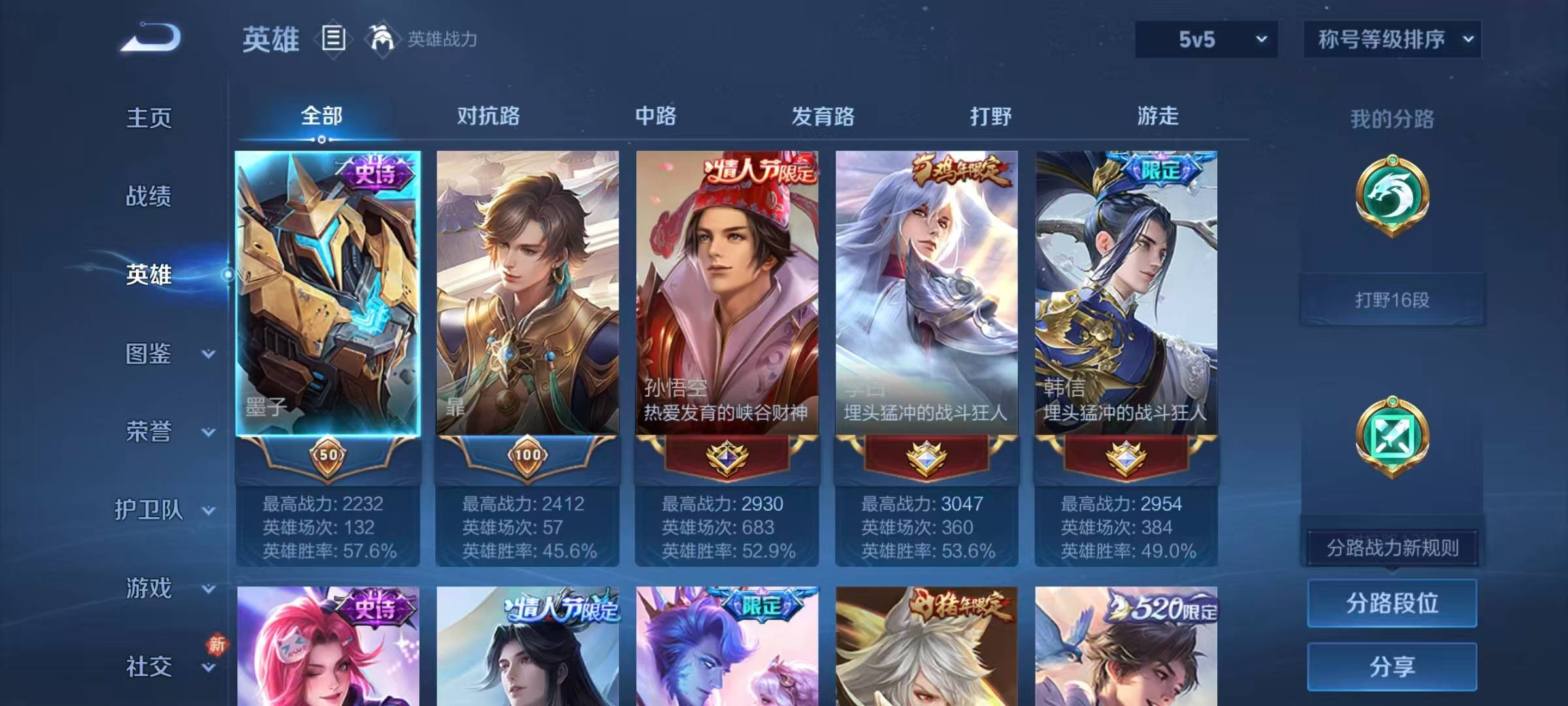Open 社交 with the 新 badge

[148, 667]
